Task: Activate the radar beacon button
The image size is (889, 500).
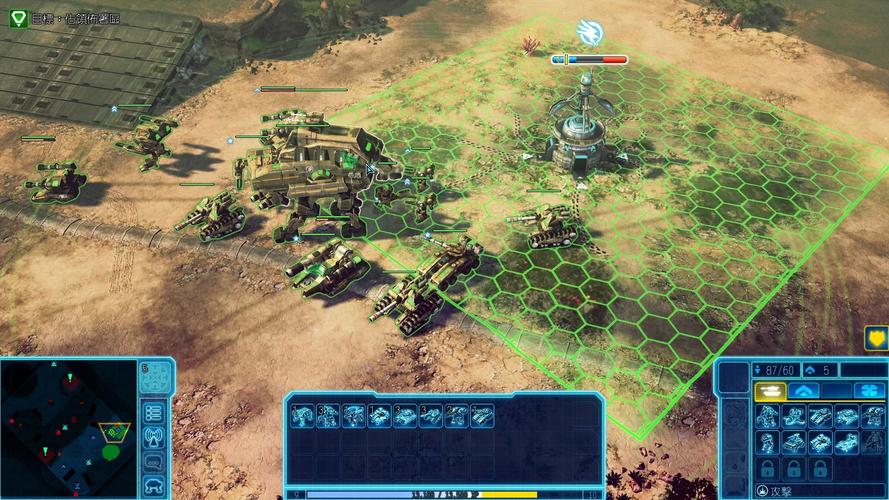Action: click(x=153, y=437)
